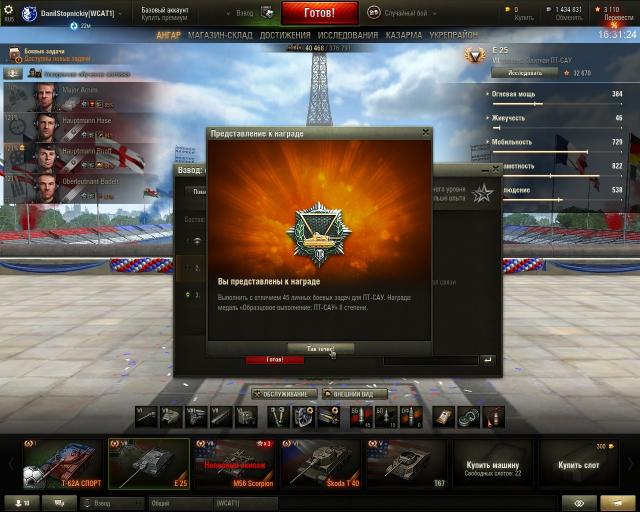
Task: Close the "Представление к награде" window
Action: 426,133
